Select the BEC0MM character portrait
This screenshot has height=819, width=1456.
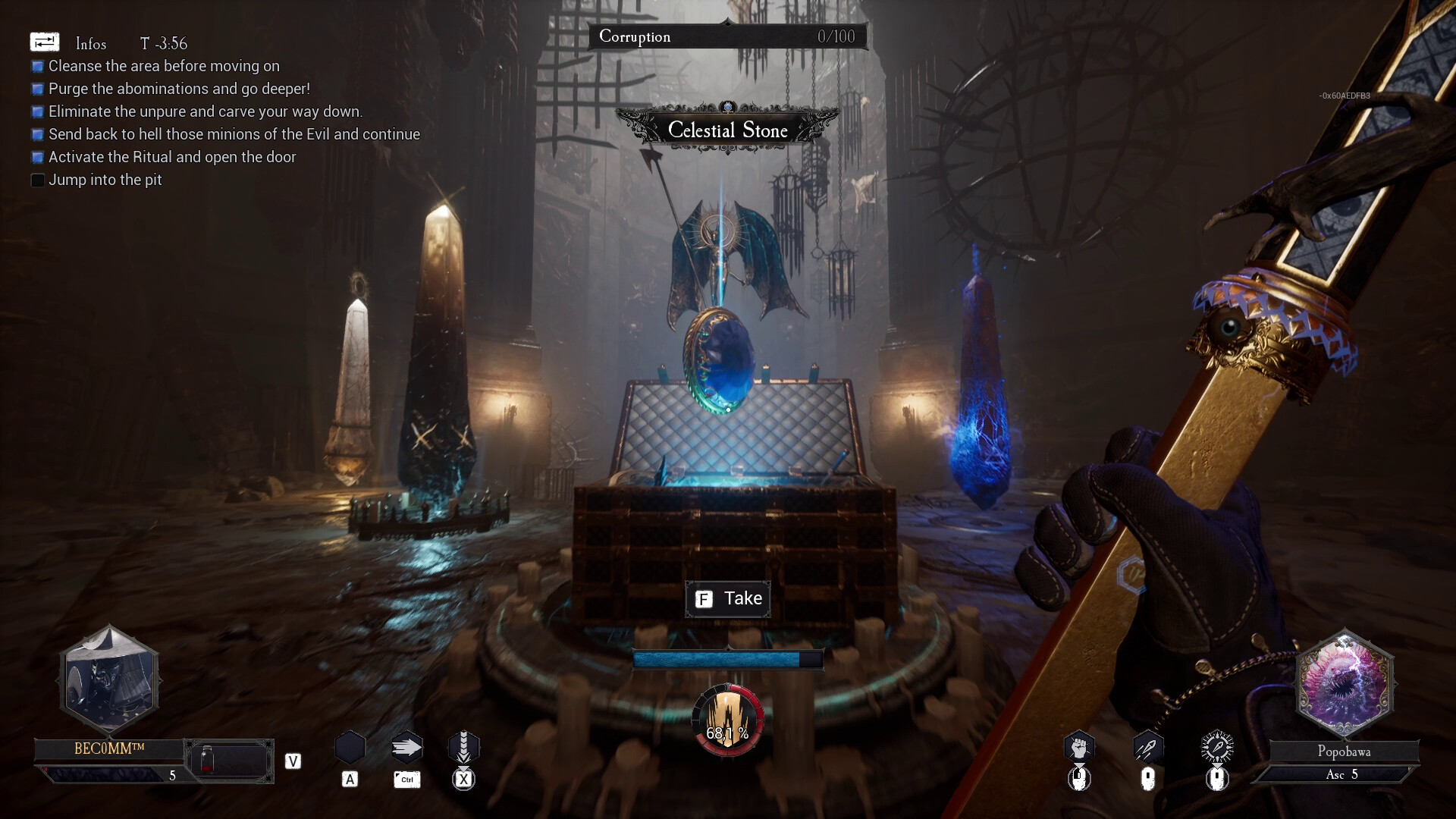tap(110, 679)
